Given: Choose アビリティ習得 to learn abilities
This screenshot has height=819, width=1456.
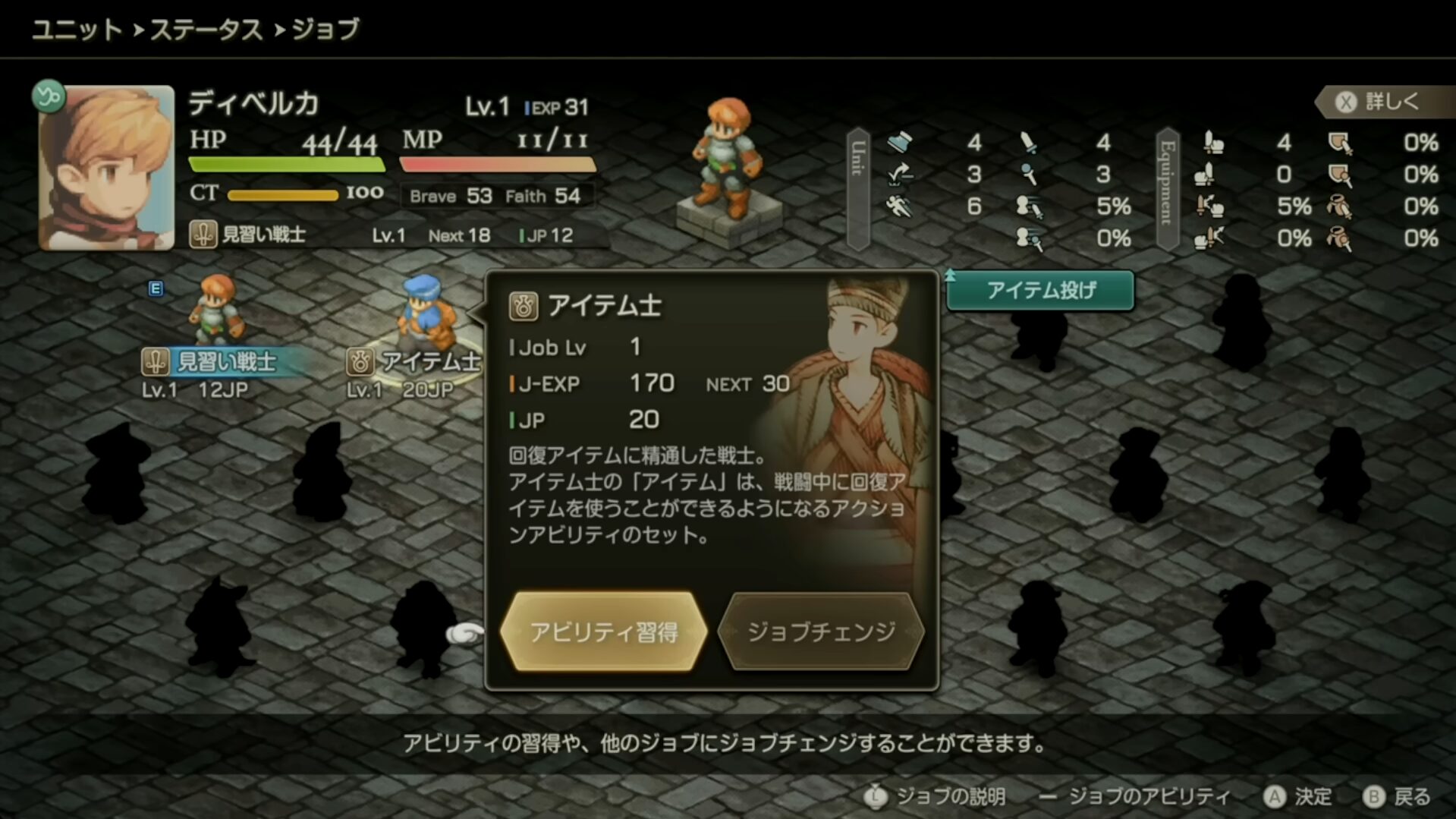Looking at the screenshot, I should click(603, 632).
